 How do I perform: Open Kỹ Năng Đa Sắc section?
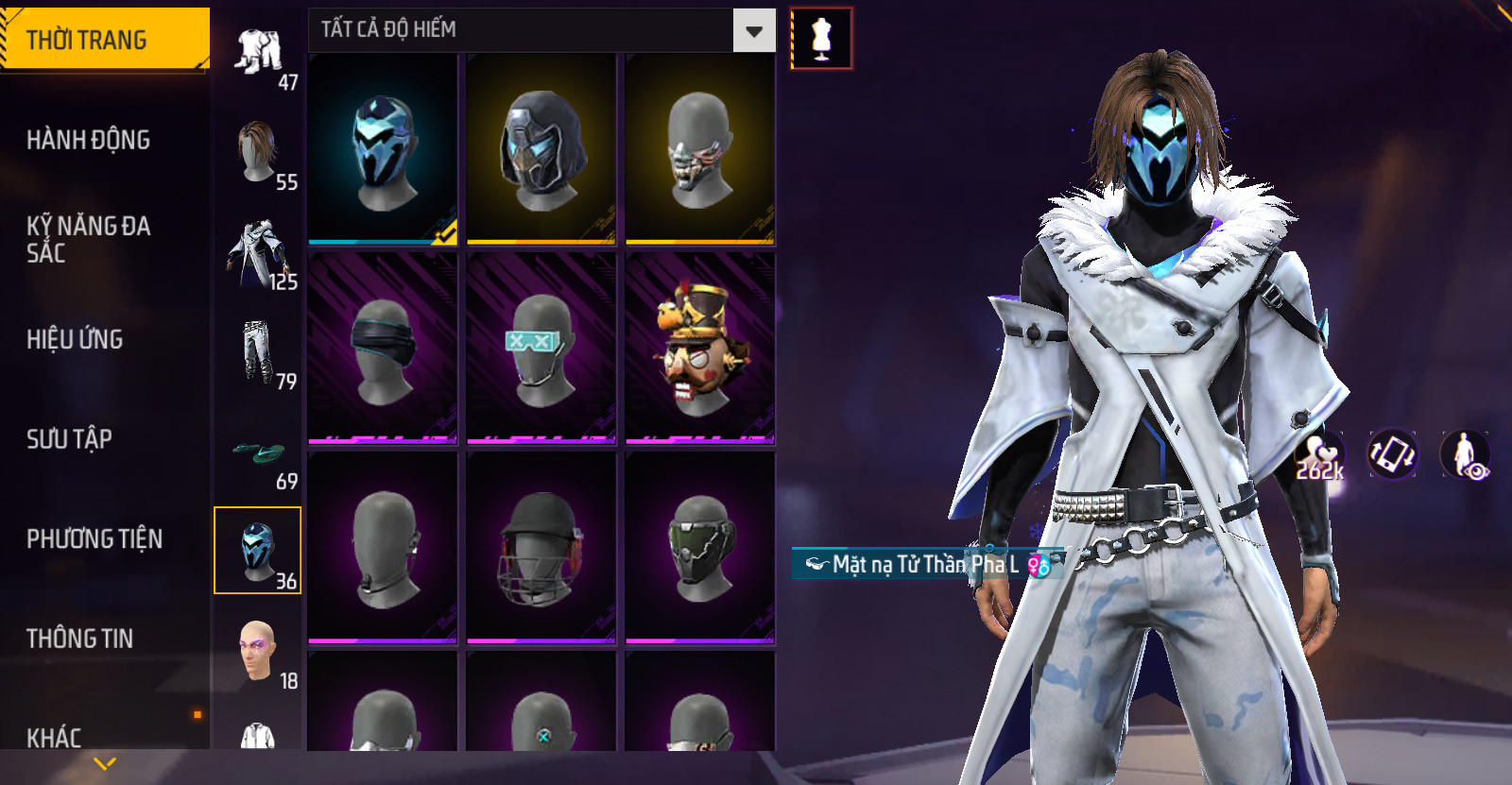88,239
